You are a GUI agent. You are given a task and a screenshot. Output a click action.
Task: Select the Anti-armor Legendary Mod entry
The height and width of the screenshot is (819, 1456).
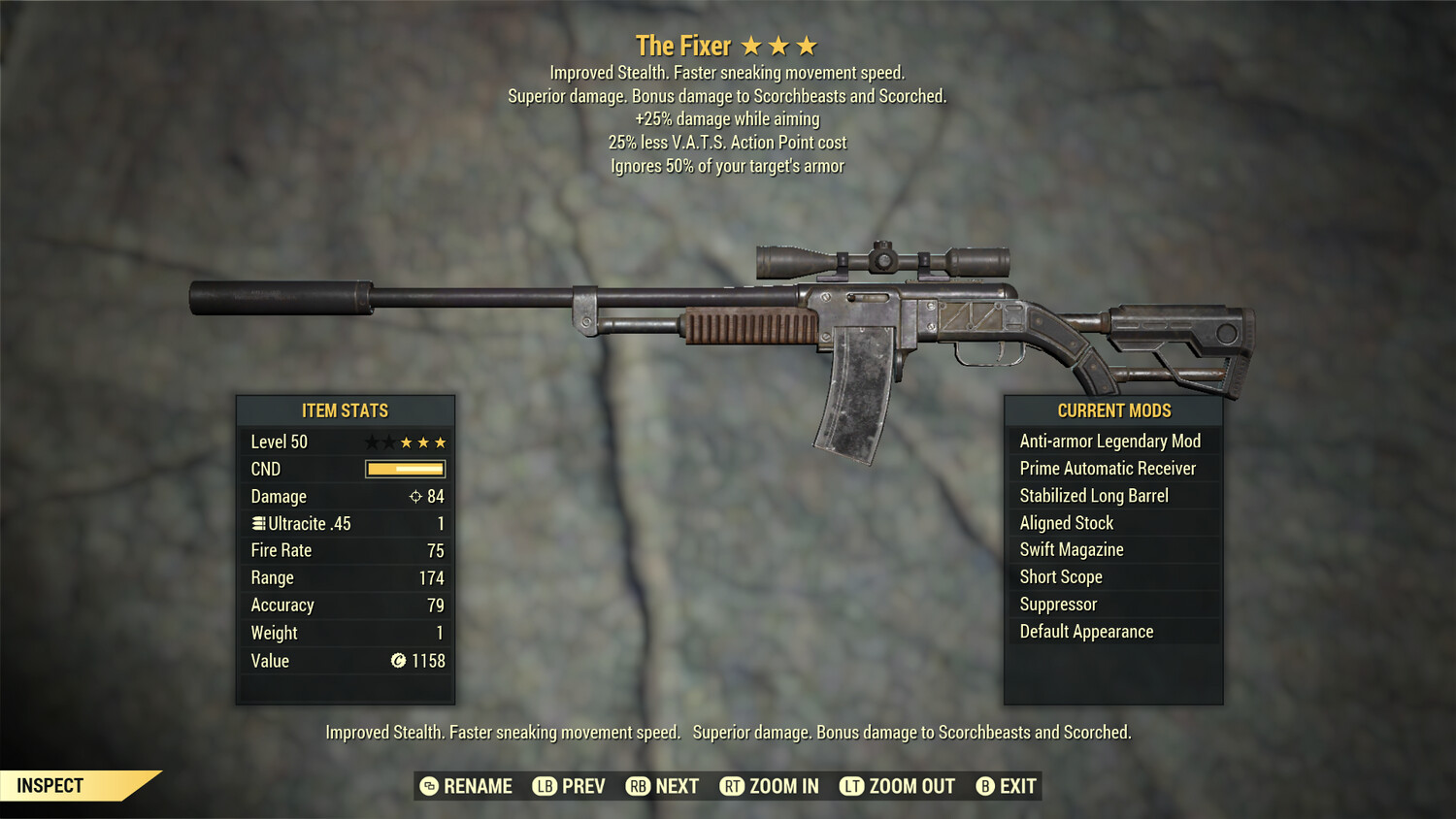pyautogui.click(x=1109, y=441)
